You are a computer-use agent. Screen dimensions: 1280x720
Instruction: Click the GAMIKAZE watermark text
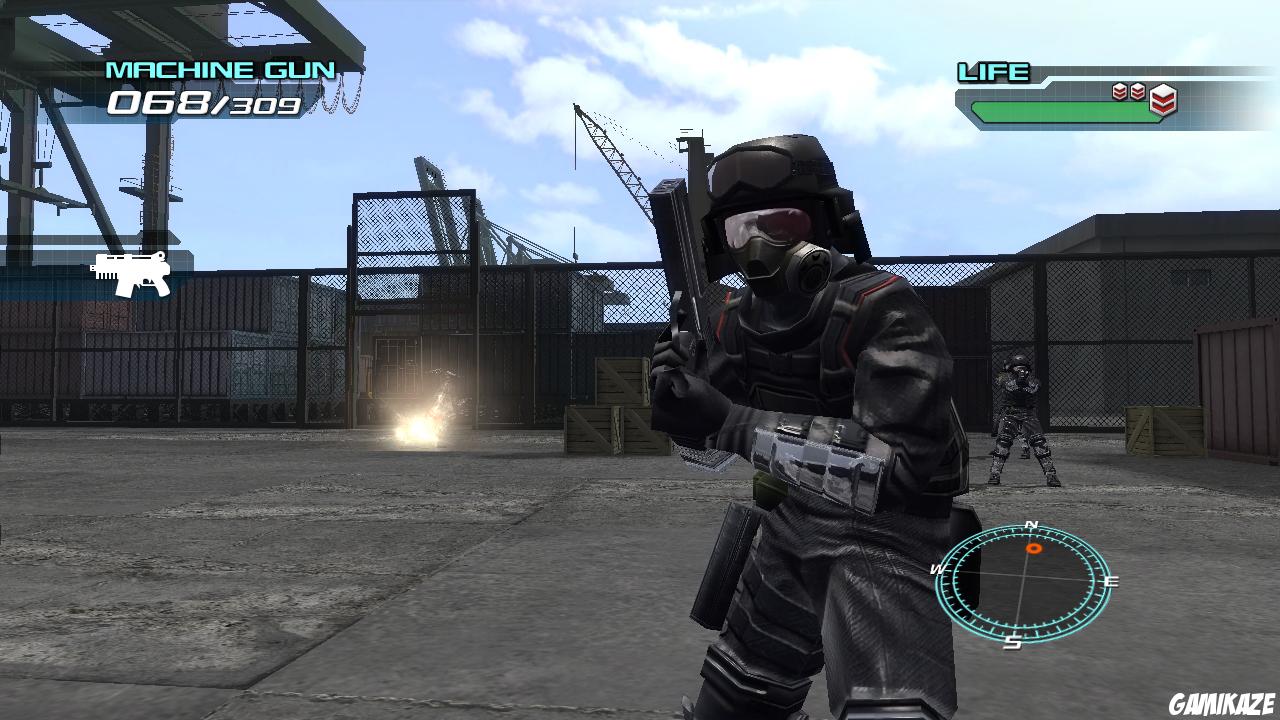1221,706
